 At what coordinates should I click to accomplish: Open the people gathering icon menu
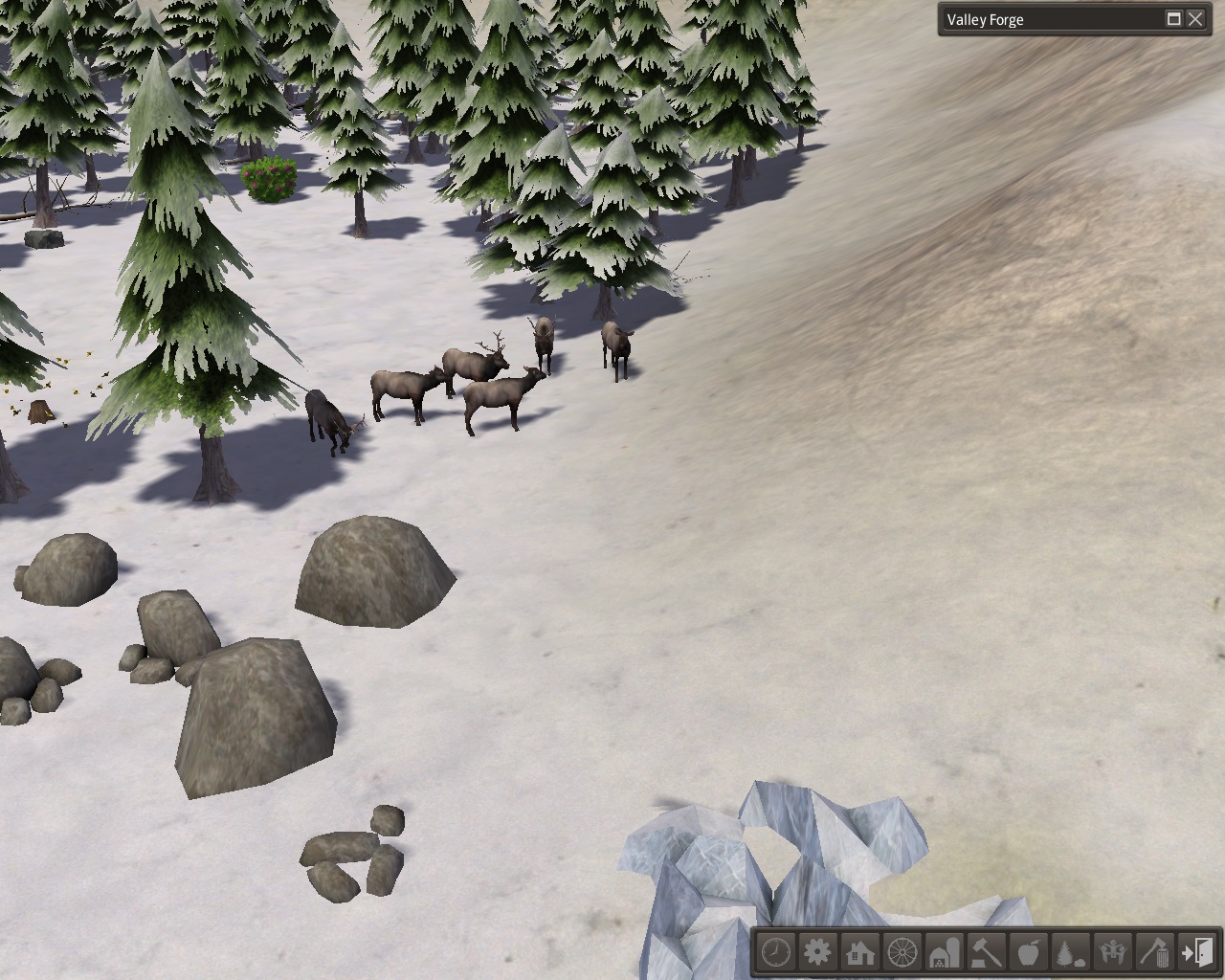click(x=1113, y=953)
